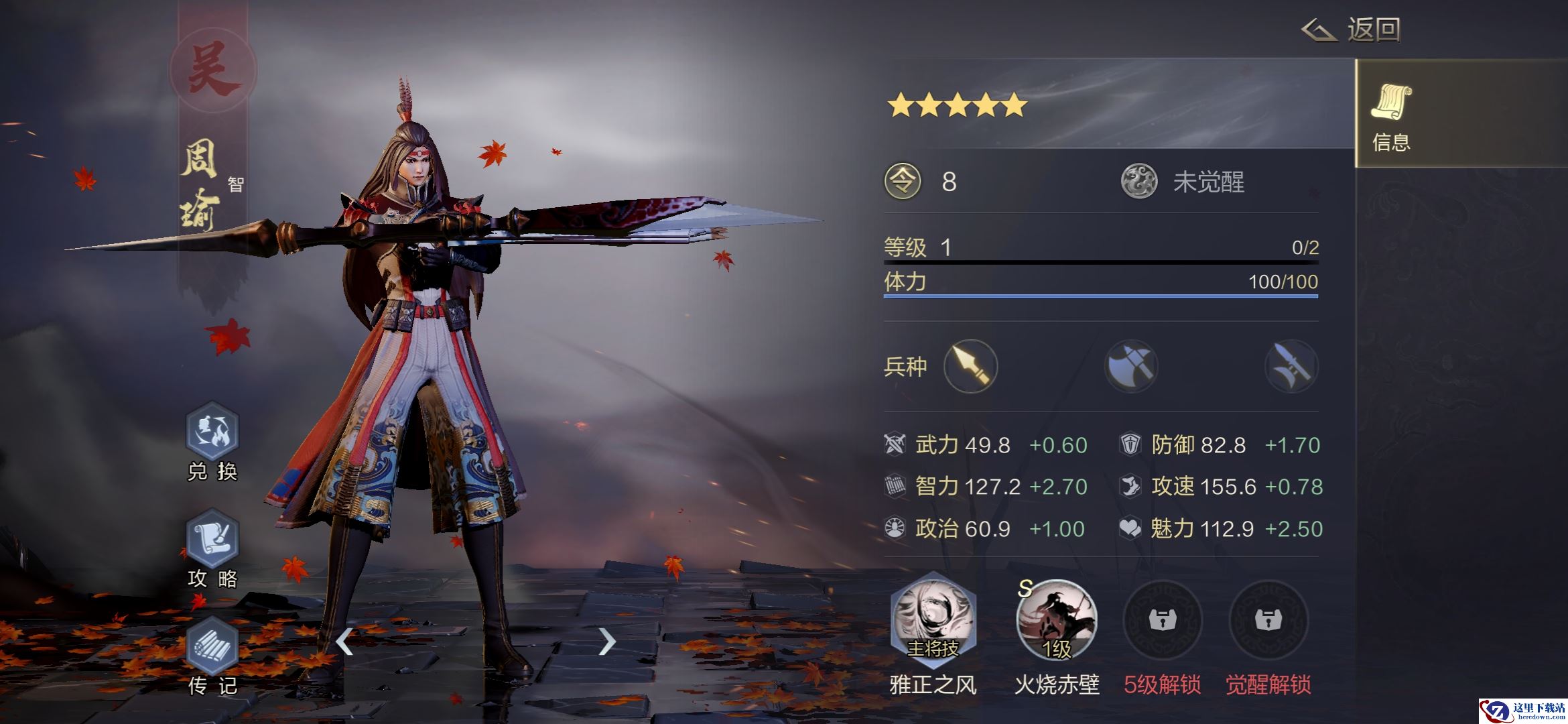Tap the 令 command cost icon
This screenshot has width=1568, height=724.
(x=903, y=182)
